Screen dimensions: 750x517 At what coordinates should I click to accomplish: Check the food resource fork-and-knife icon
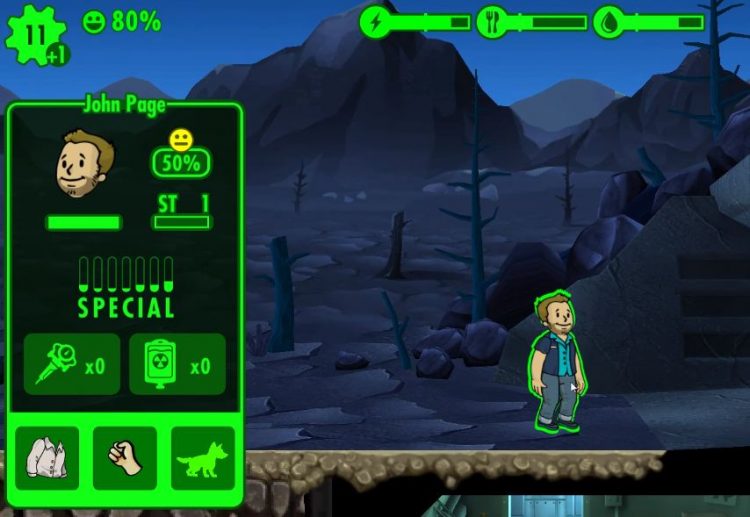click(x=491, y=22)
